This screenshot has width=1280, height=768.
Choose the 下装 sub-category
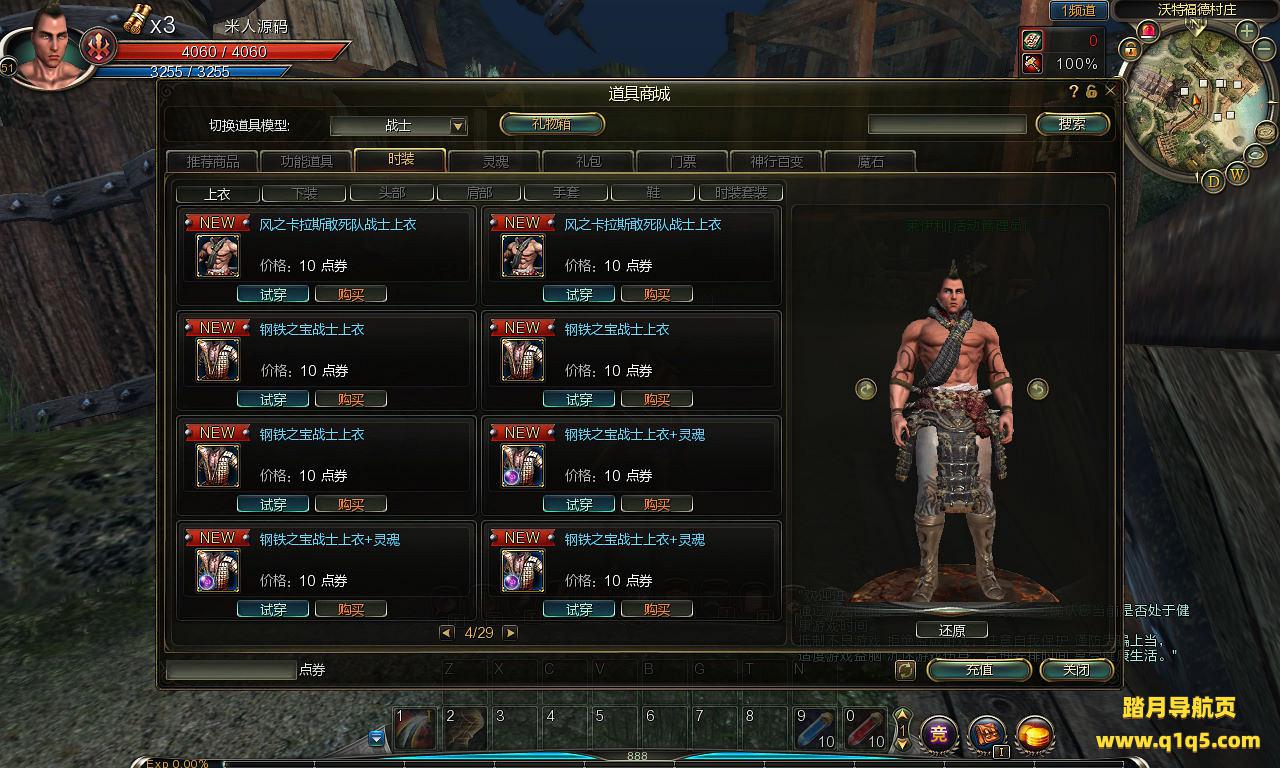304,193
